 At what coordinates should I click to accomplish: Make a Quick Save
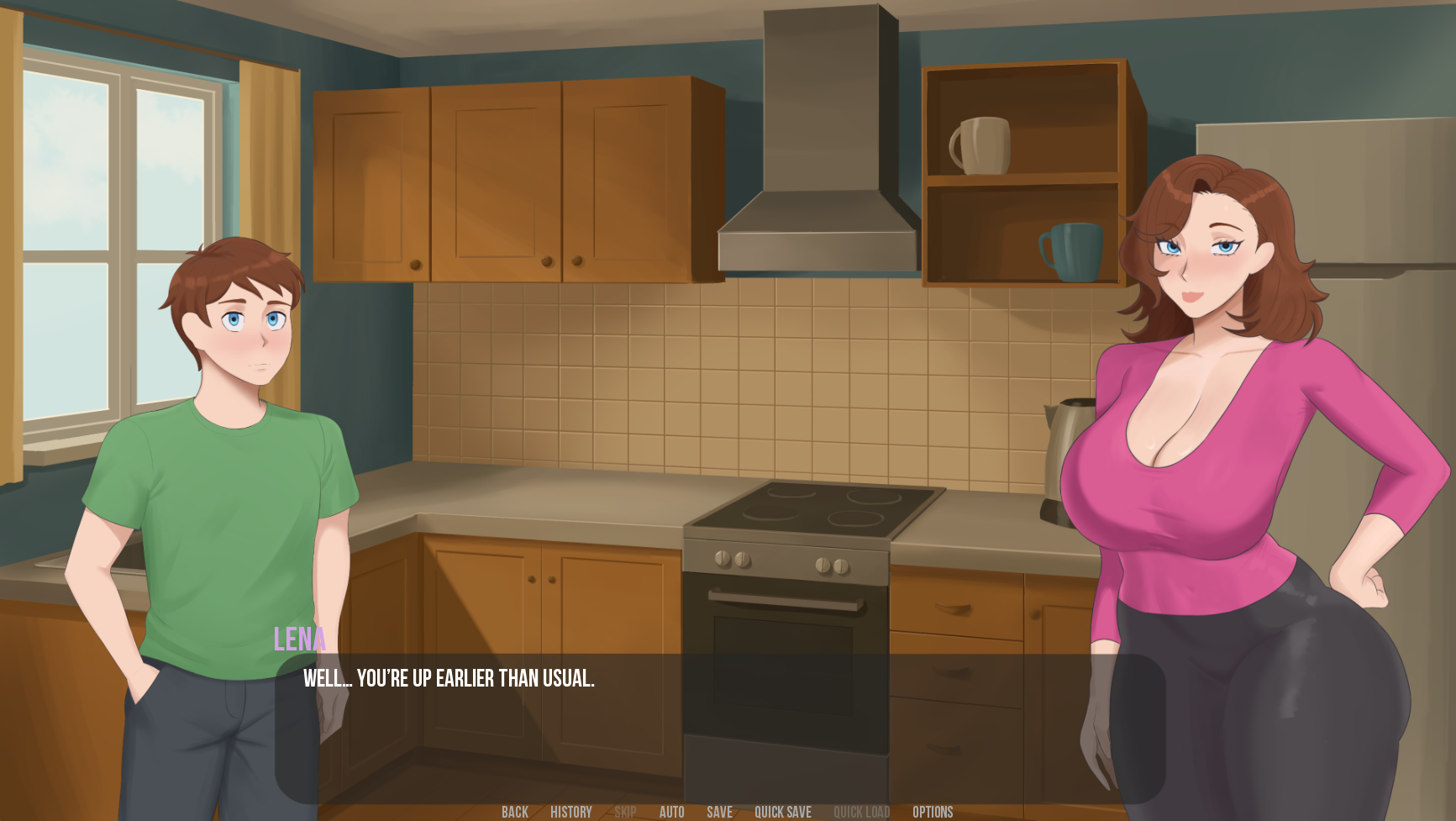(x=782, y=812)
